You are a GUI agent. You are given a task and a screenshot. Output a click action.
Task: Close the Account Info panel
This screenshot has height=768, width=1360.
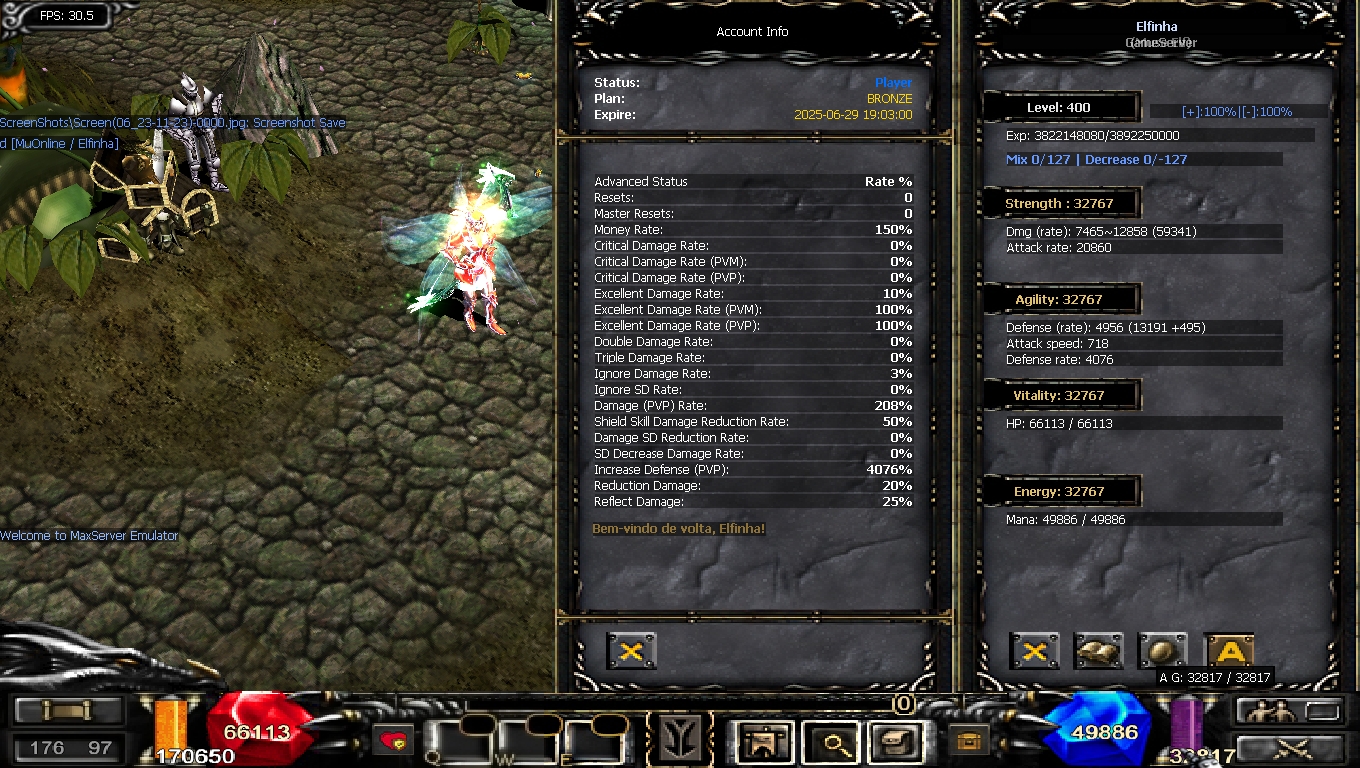point(631,652)
